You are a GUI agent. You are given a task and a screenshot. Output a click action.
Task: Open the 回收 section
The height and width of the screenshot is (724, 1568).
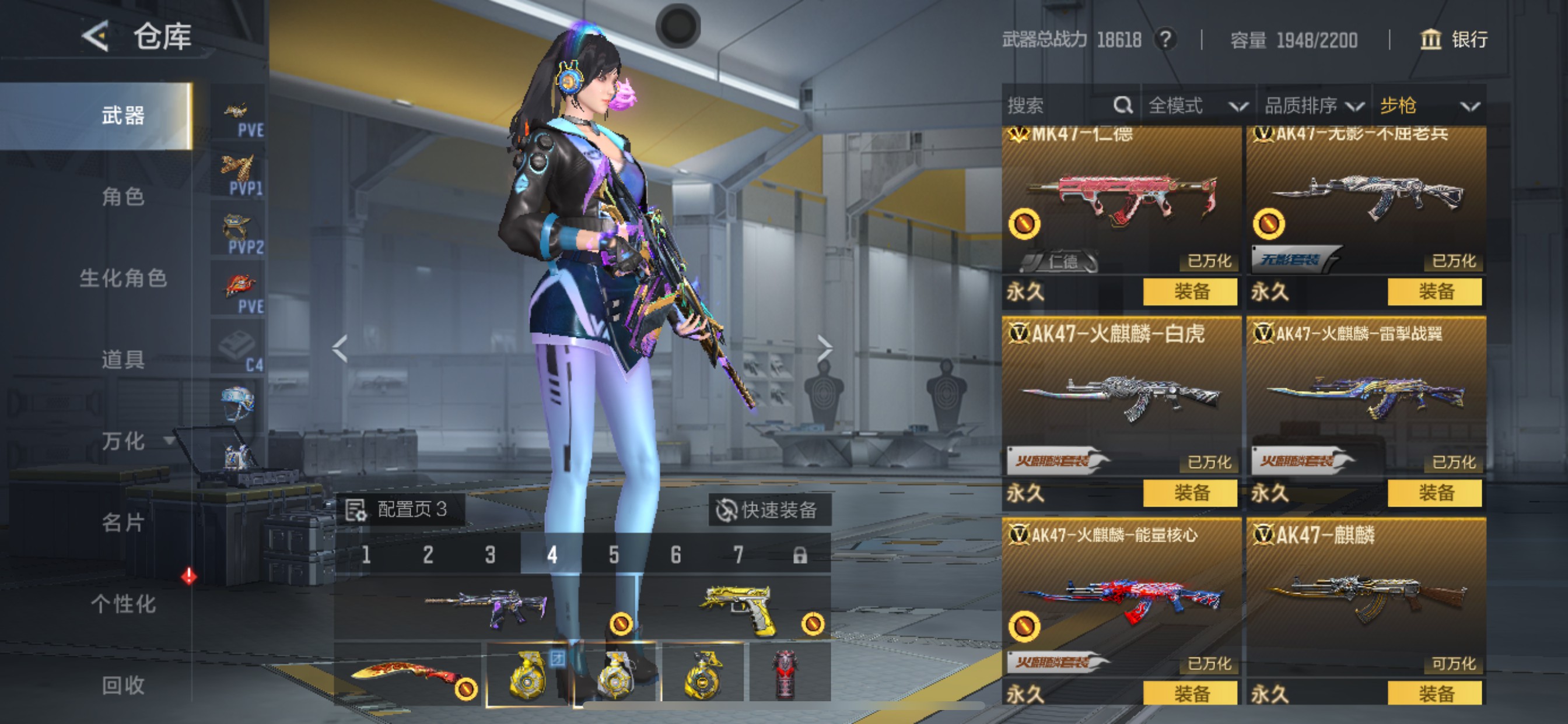click(x=123, y=686)
